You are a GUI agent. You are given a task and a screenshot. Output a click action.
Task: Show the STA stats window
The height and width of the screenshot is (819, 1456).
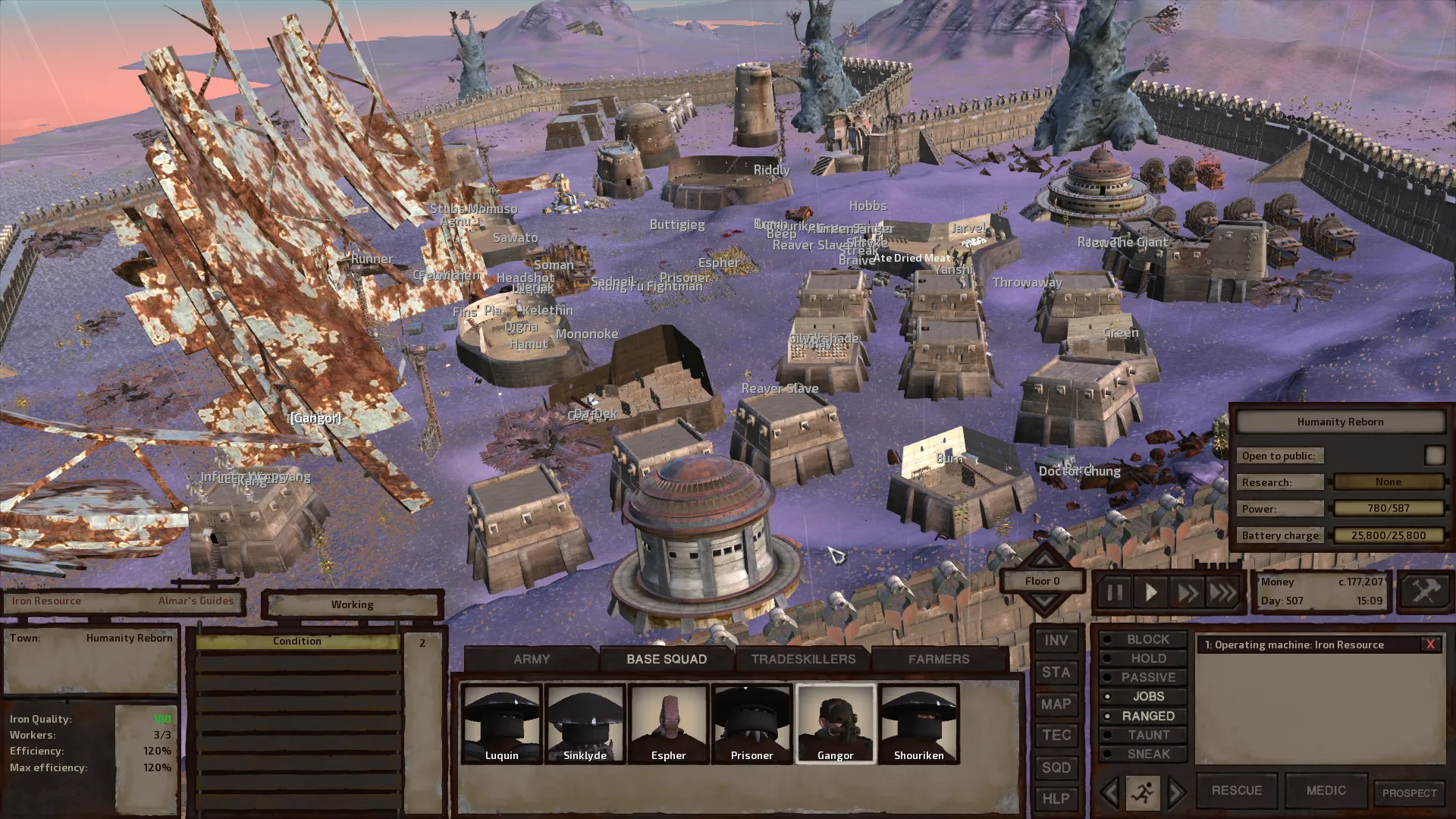point(1056,673)
